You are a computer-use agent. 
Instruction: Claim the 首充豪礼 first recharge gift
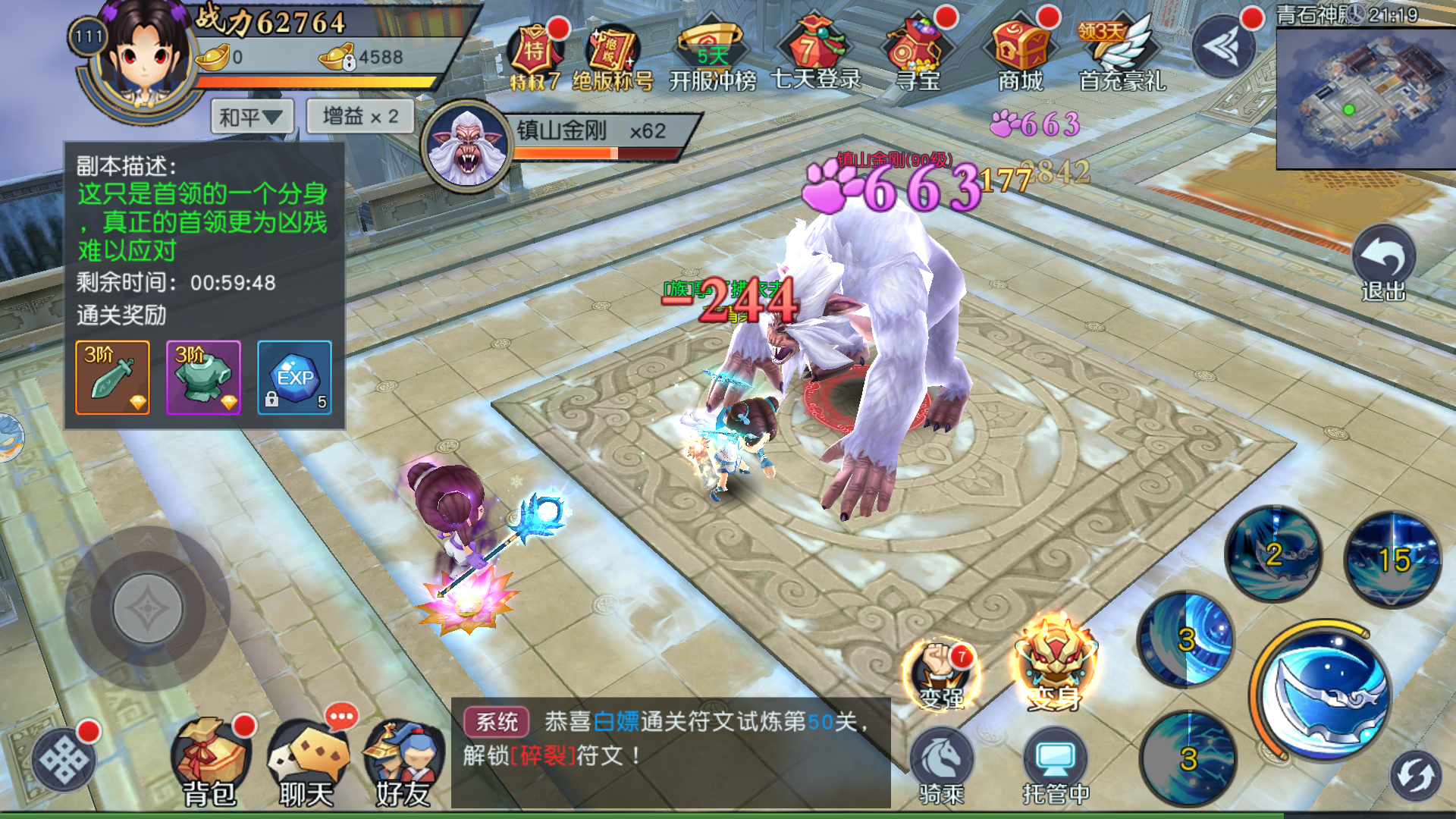1122,53
